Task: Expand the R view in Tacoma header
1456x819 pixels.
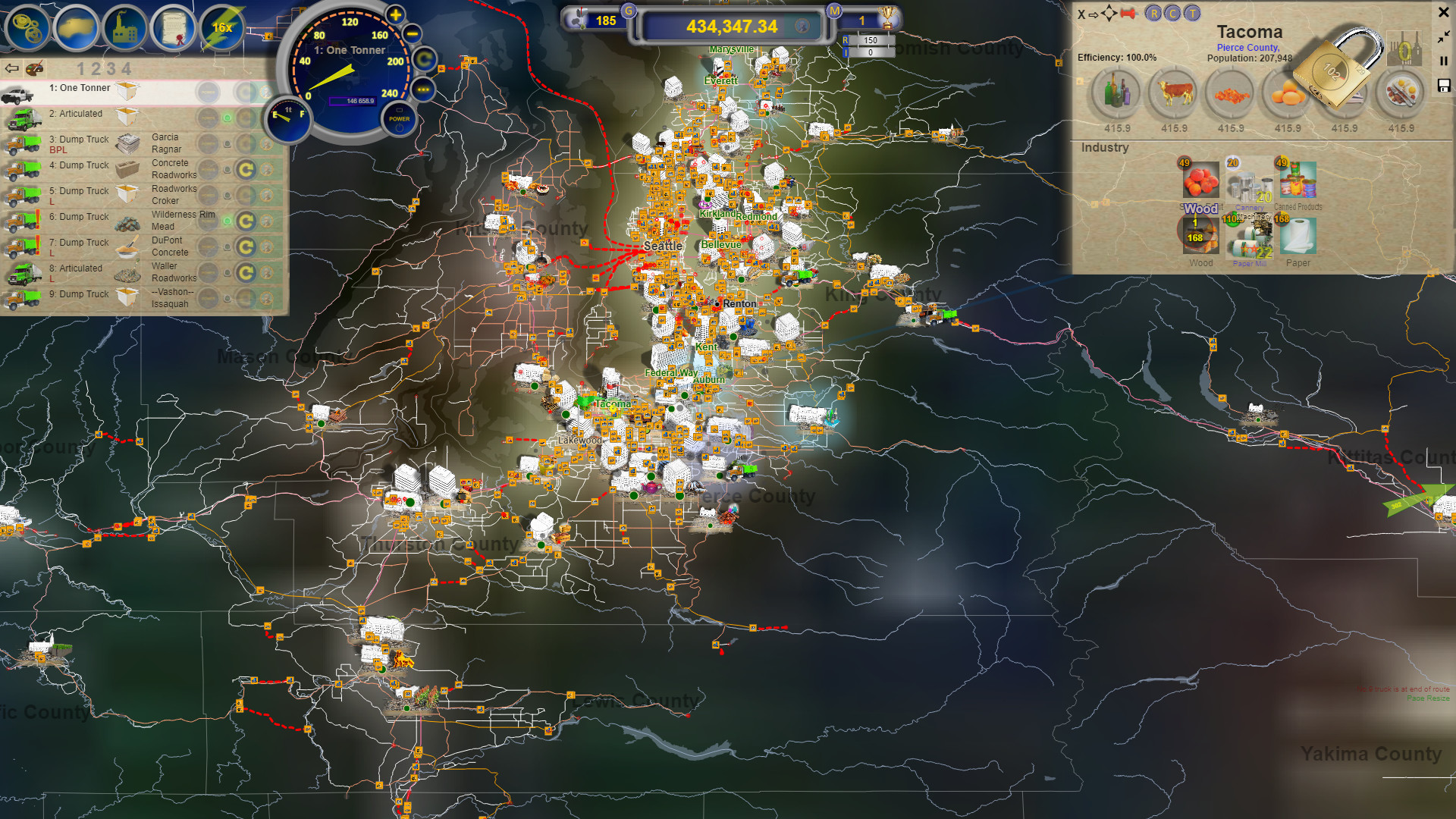Action: point(1154,14)
